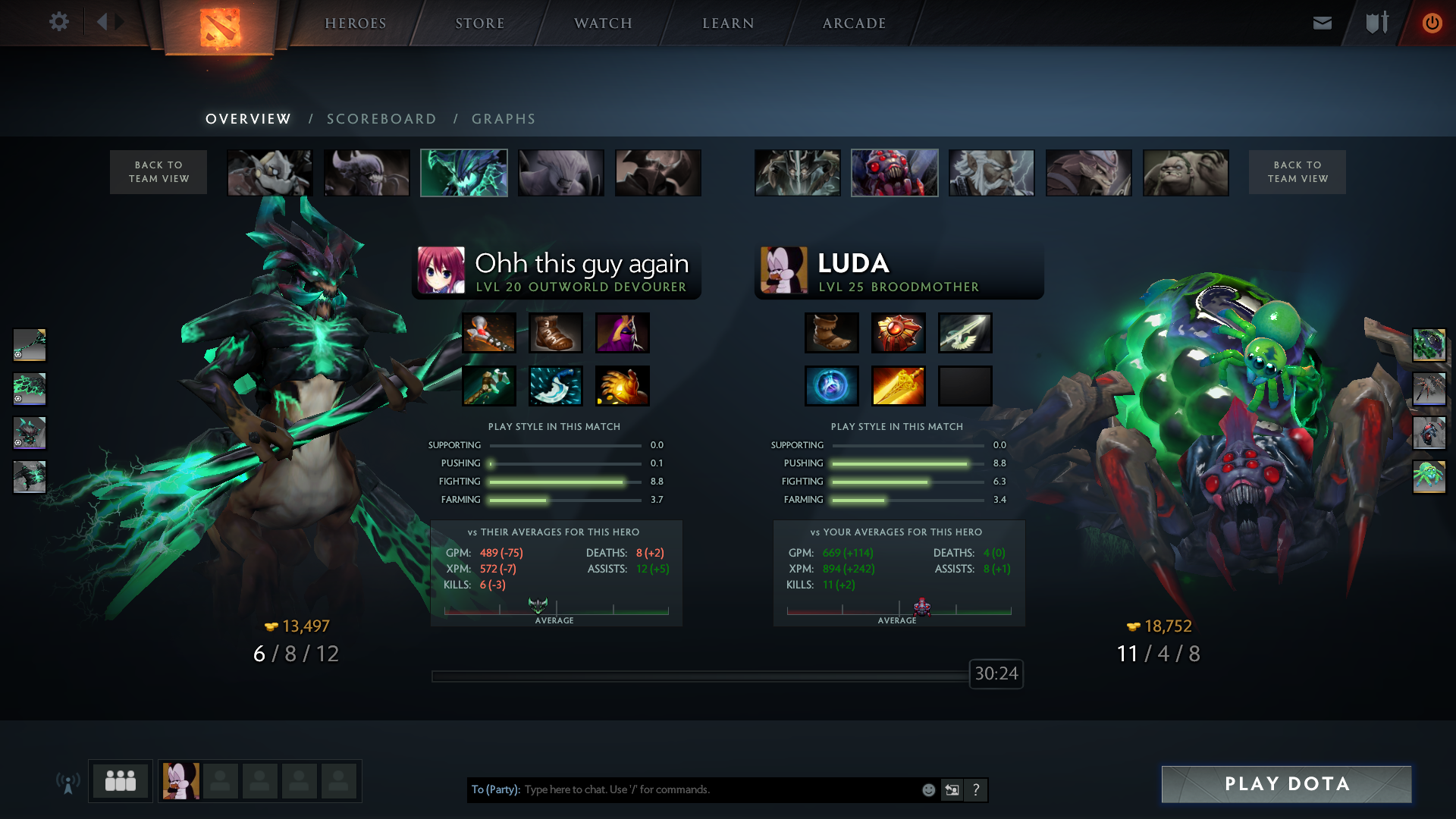1456x819 pixels.
Task: Click the left Back to Team View button
Action: pos(158,172)
